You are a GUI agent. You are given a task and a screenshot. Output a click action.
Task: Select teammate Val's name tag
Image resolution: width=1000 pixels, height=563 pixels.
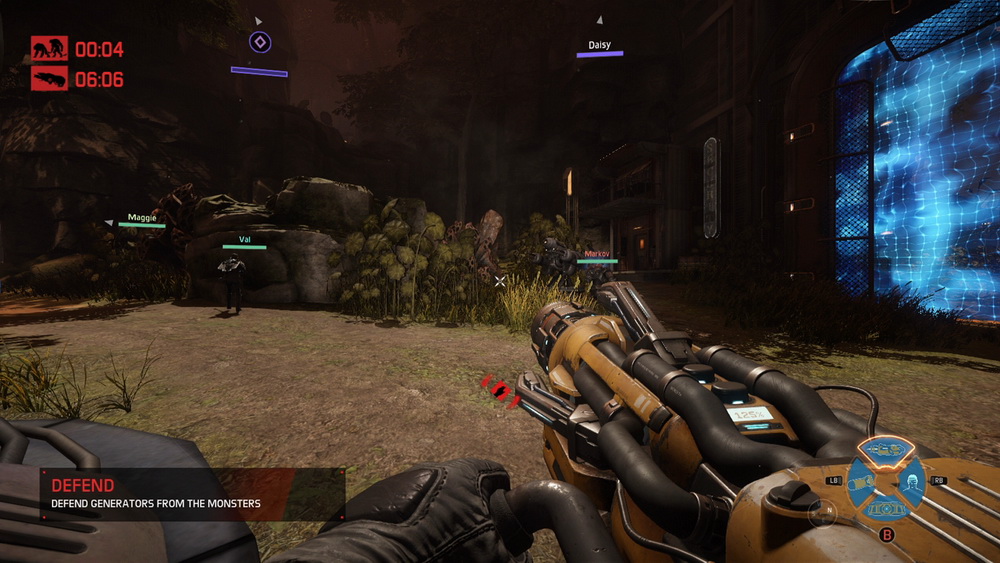[244, 239]
